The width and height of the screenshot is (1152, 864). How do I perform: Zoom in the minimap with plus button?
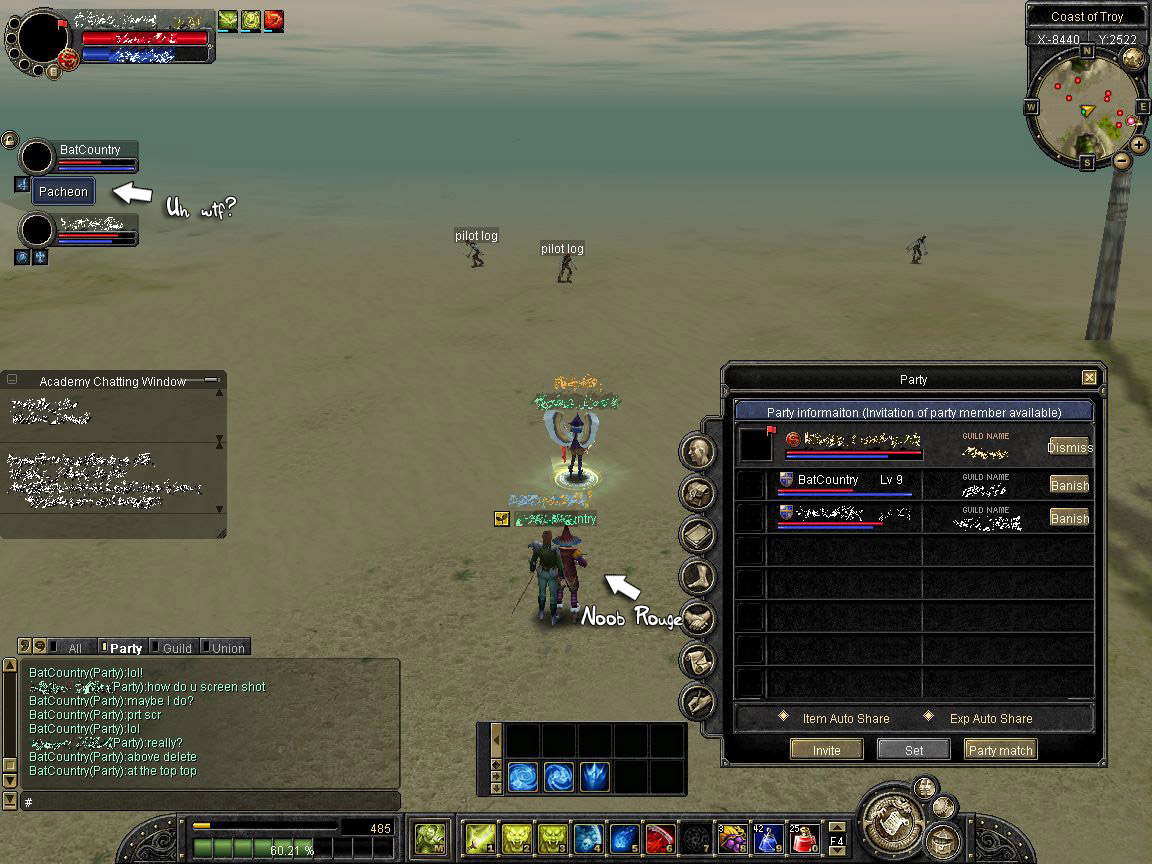(x=1139, y=144)
